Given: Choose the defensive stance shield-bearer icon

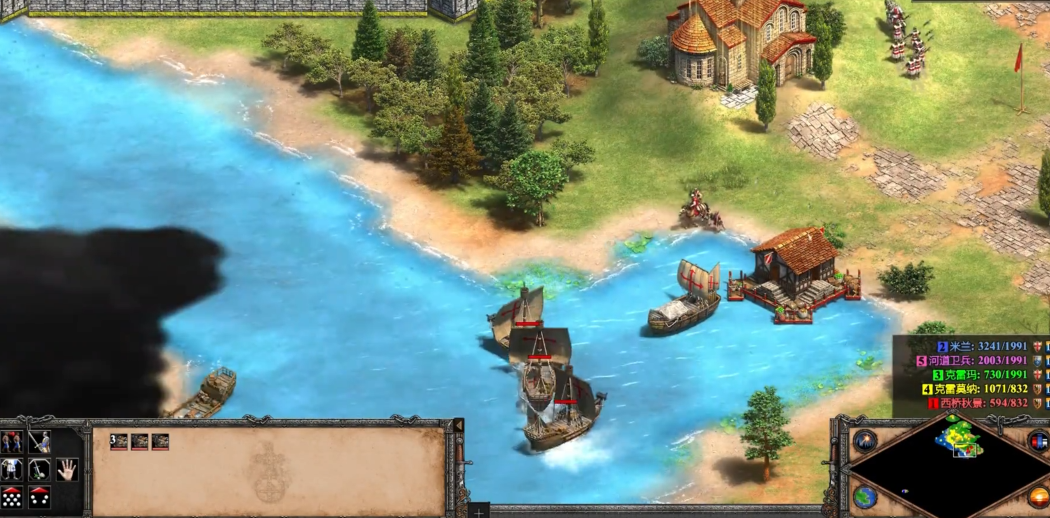Looking at the screenshot, I should (x=12, y=469).
